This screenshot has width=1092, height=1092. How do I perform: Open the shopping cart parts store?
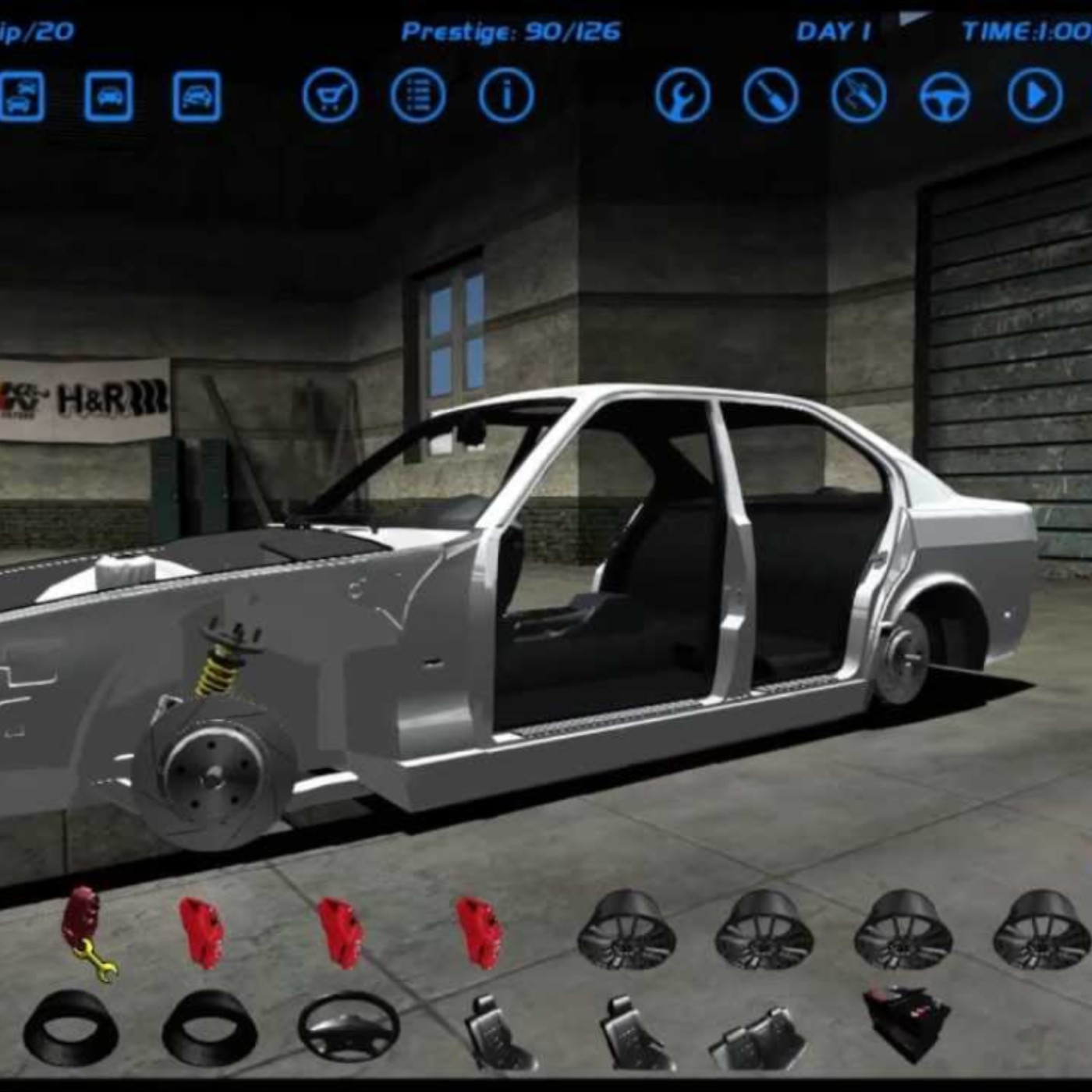tap(330, 97)
